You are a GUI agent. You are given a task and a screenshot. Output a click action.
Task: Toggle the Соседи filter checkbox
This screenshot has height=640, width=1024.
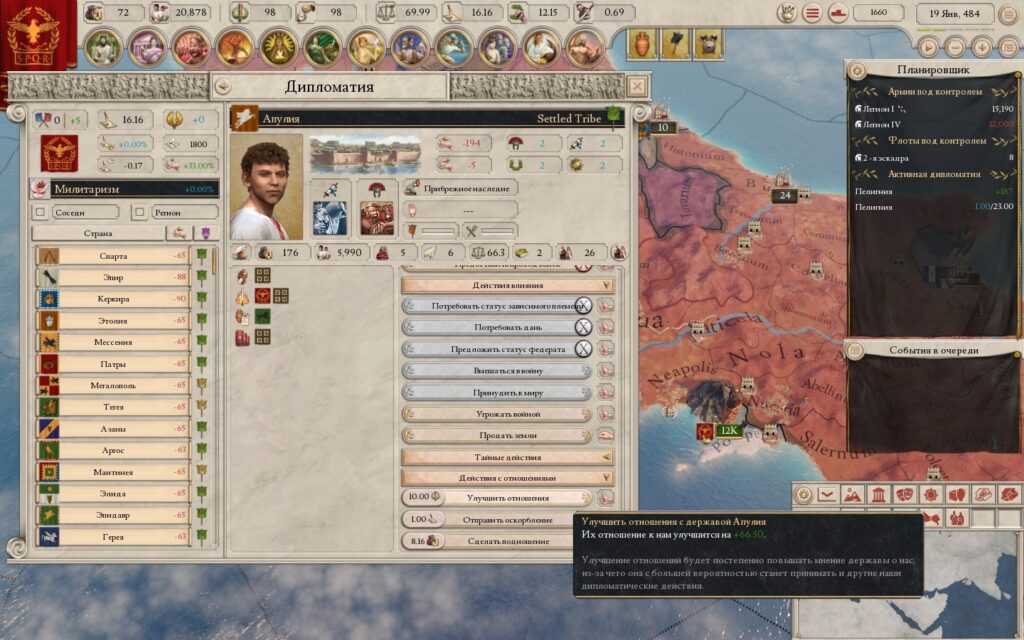[x=41, y=212]
